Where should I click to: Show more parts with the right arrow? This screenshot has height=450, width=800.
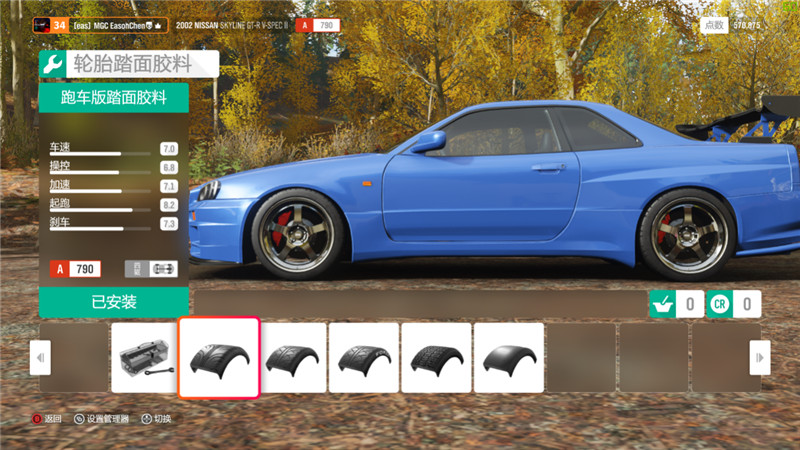(x=760, y=357)
